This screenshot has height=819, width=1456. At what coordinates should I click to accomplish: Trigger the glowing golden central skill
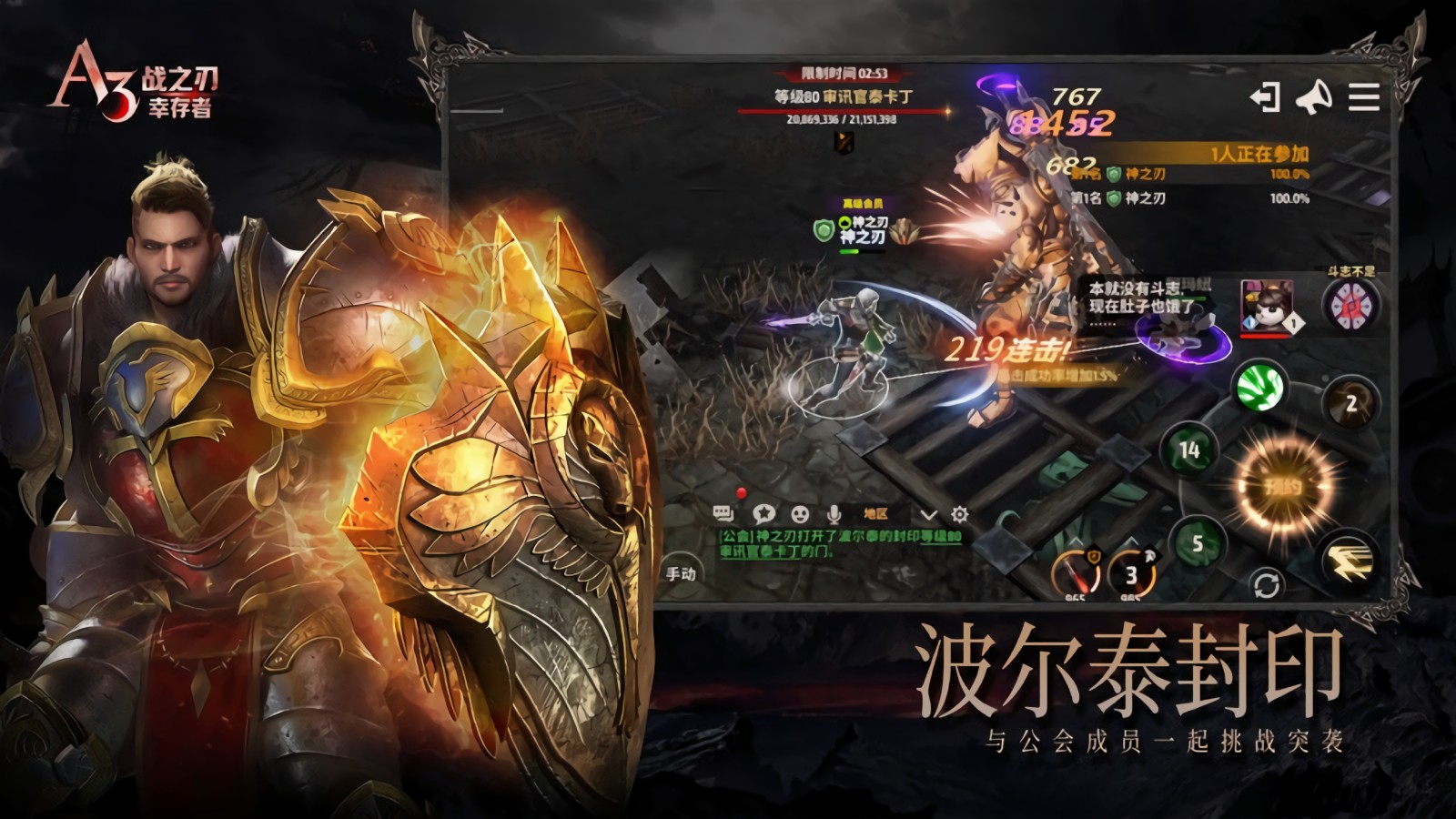click(1283, 487)
